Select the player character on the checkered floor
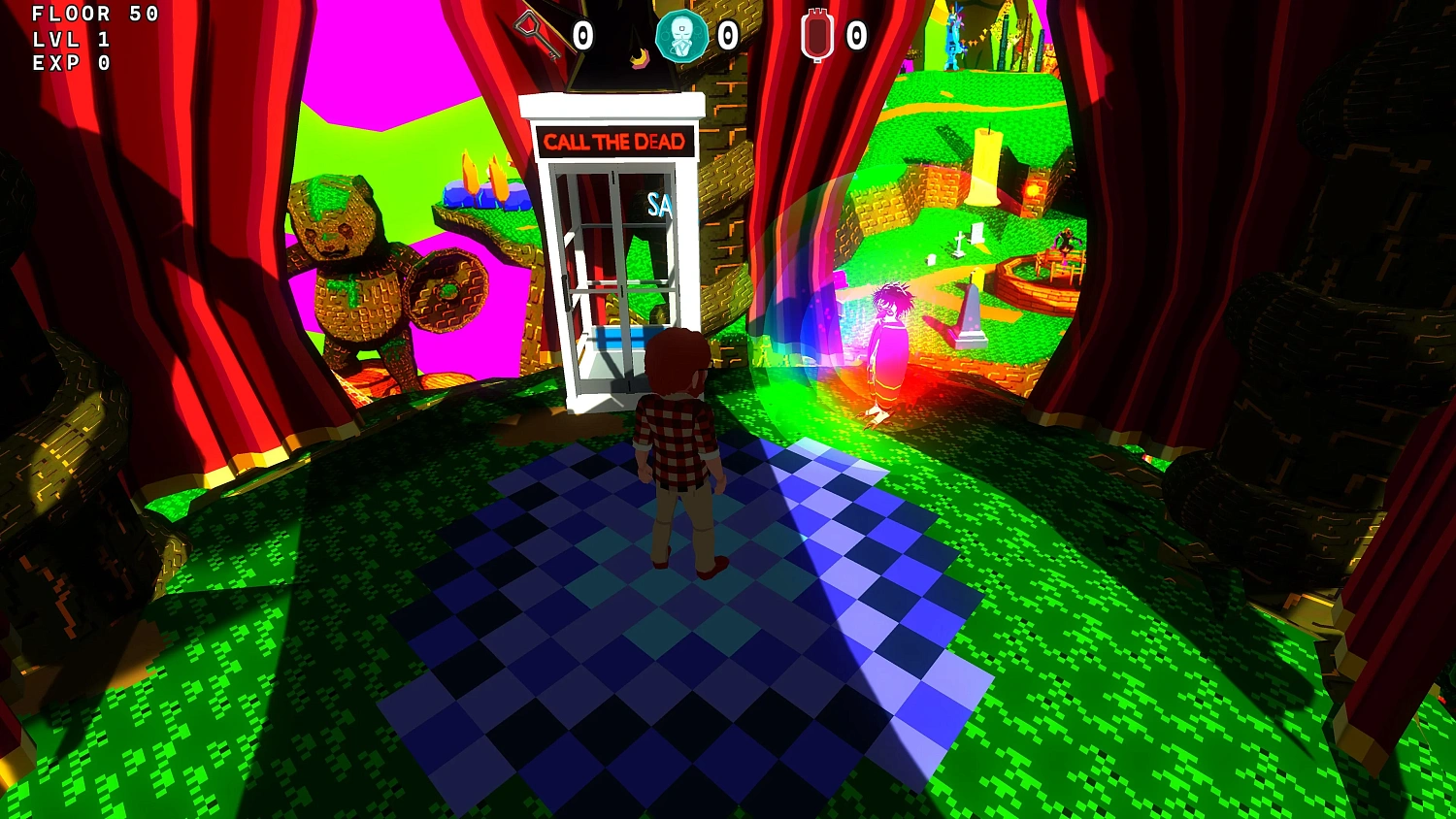Viewport: 1456px width, 819px height. pos(679,456)
